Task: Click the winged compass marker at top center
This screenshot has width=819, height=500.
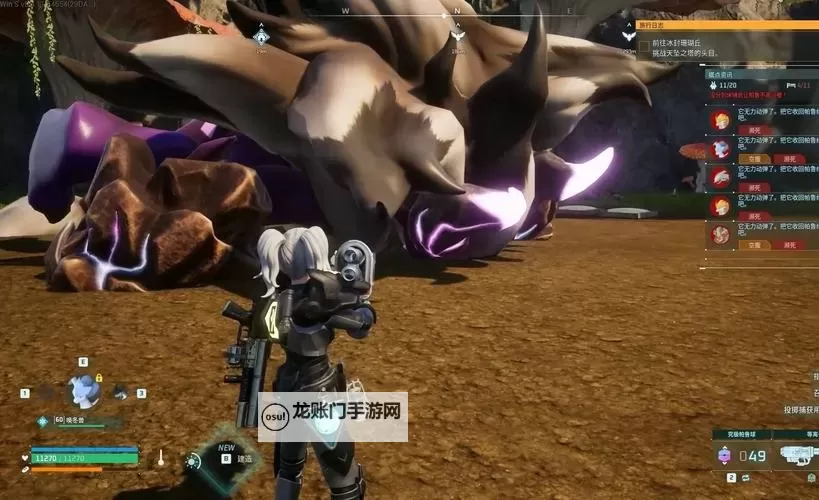Action: [457, 35]
